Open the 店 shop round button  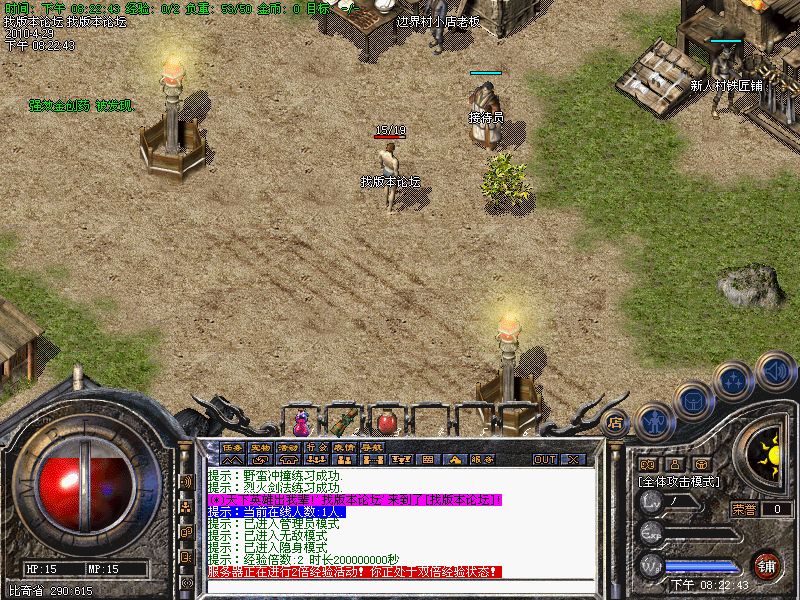pyautogui.click(x=615, y=422)
